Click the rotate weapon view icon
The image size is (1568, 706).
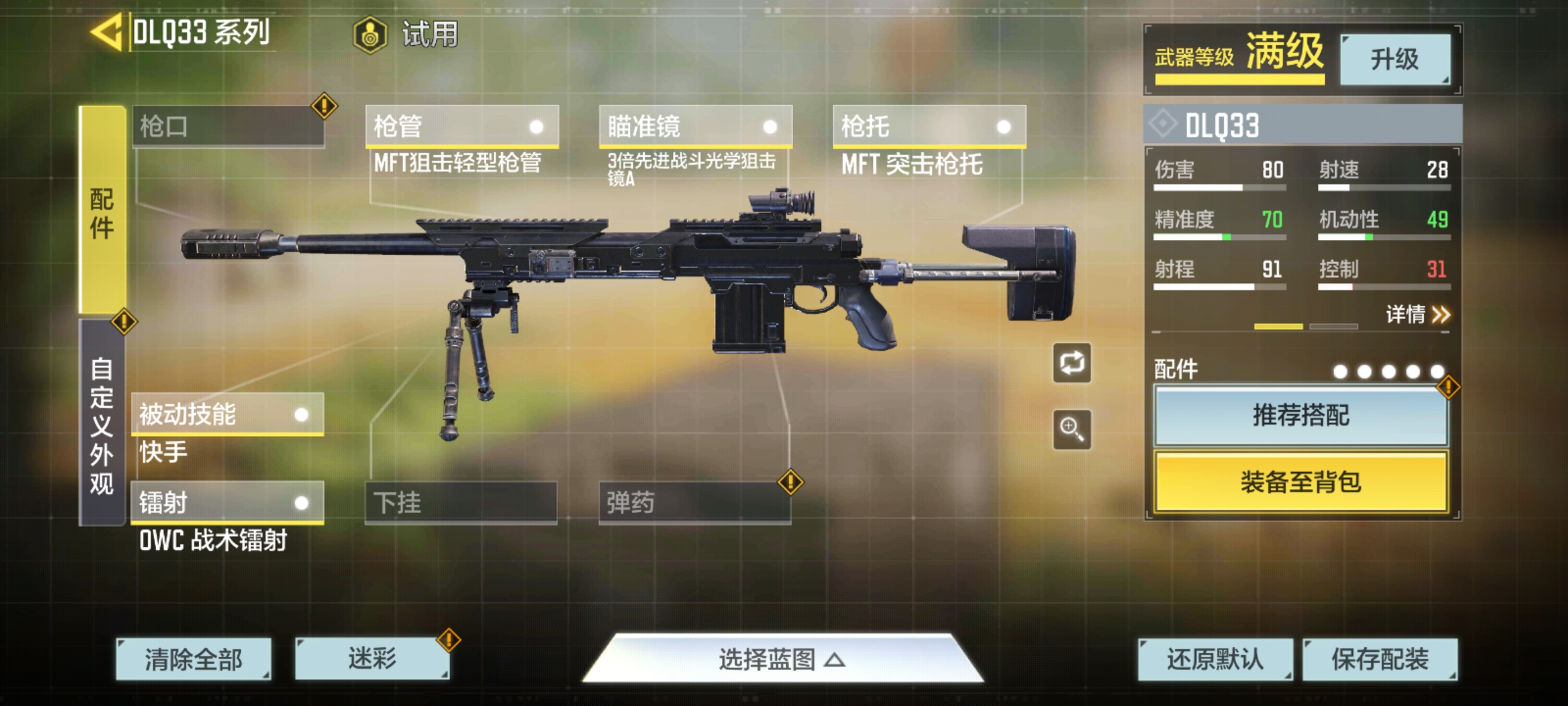point(1071,363)
